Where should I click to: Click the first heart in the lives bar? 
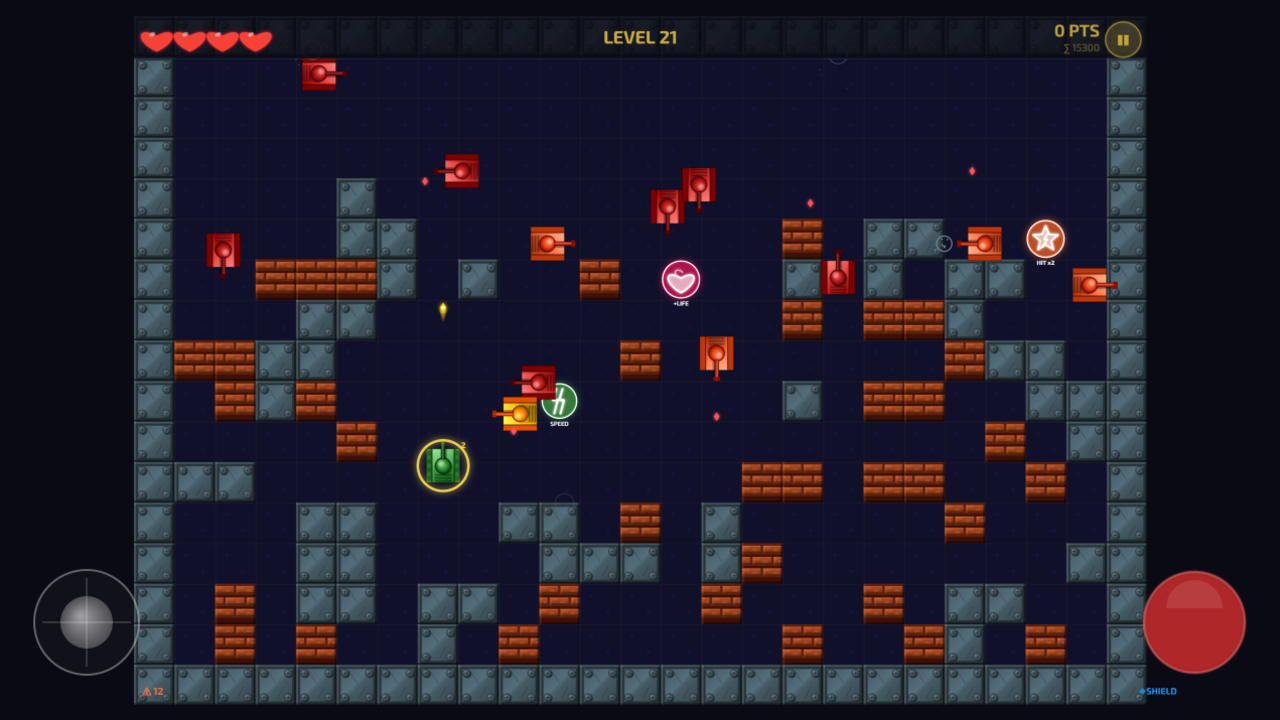[158, 40]
